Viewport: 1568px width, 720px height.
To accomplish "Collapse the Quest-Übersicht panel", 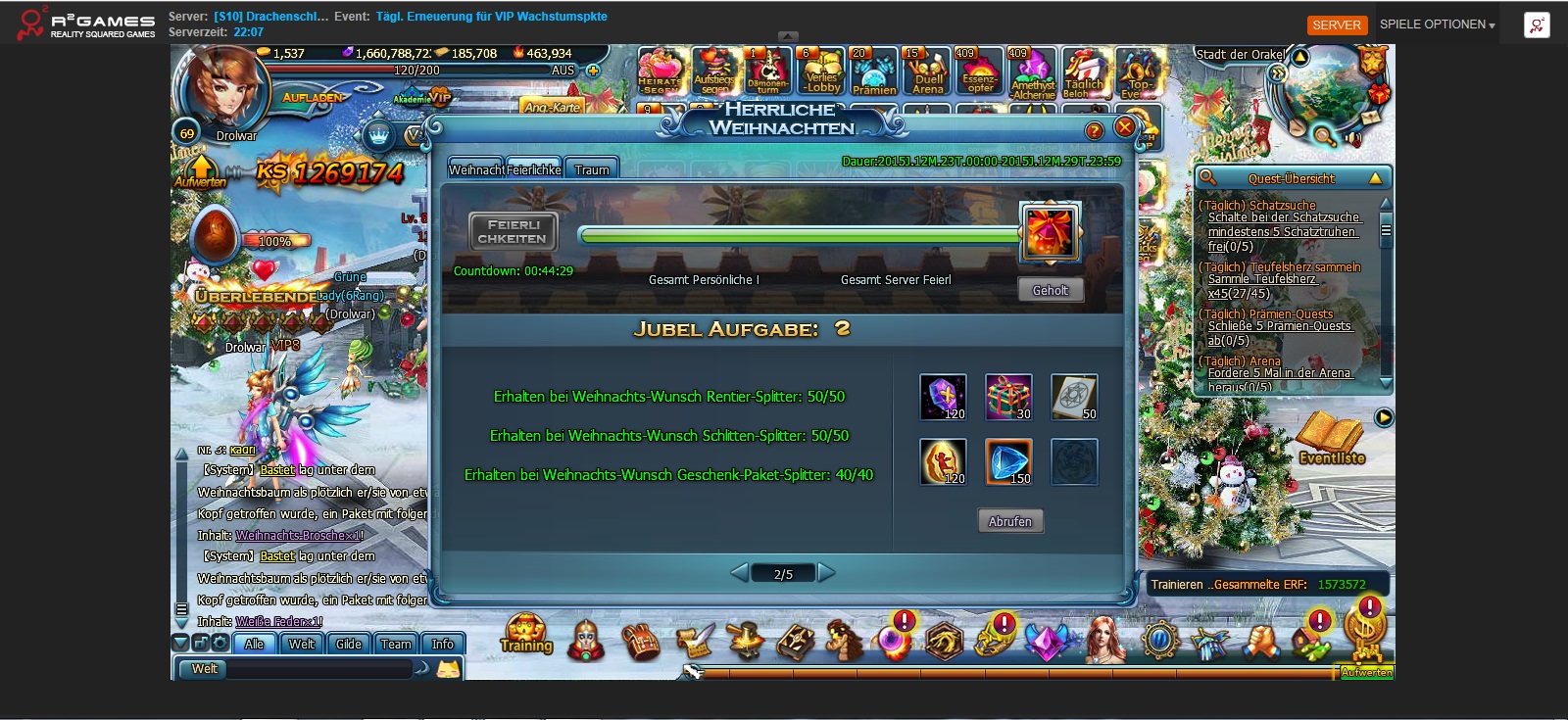I will 1375,178.
